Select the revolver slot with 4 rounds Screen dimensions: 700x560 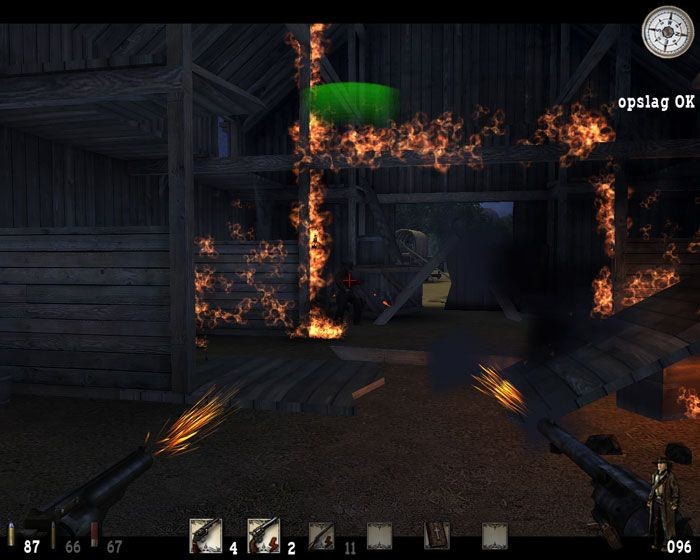point(205,535)
